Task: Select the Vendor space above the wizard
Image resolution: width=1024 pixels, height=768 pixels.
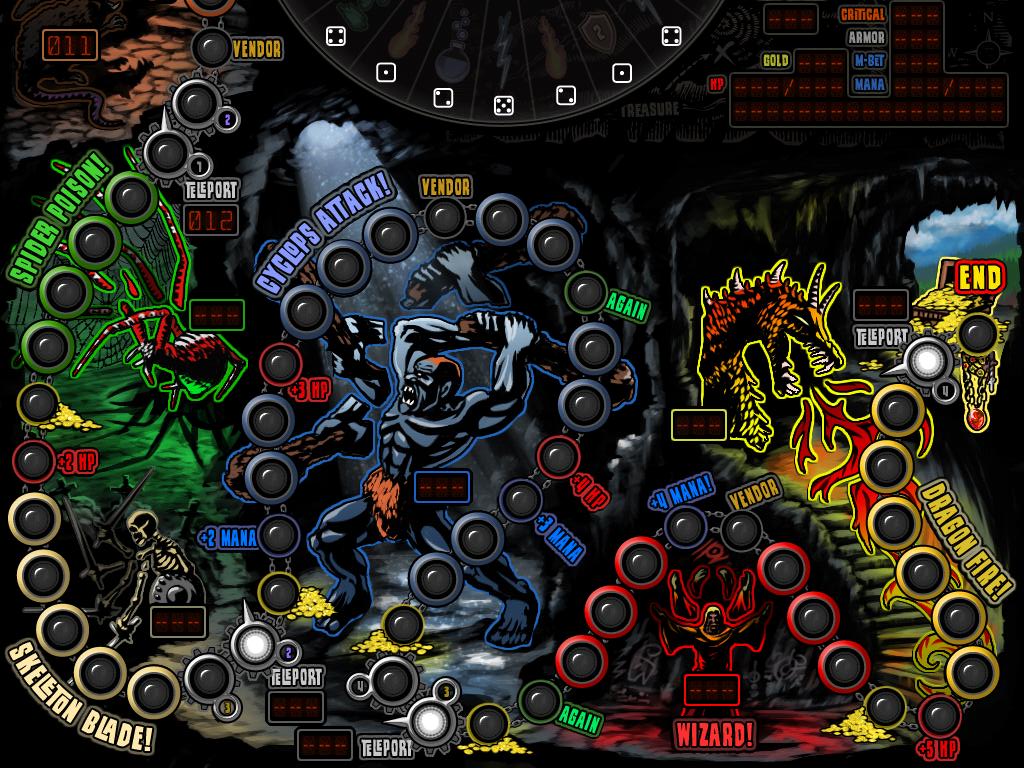Action: click(742, 530)
